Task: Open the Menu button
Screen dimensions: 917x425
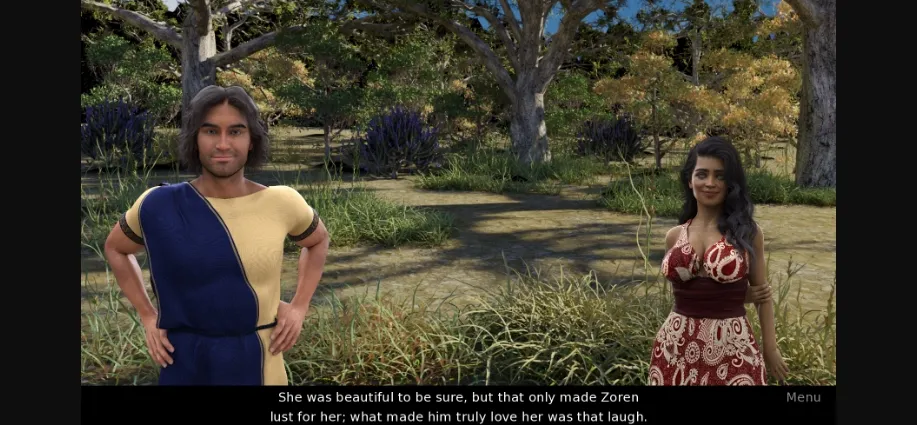Action: (802, 397)
